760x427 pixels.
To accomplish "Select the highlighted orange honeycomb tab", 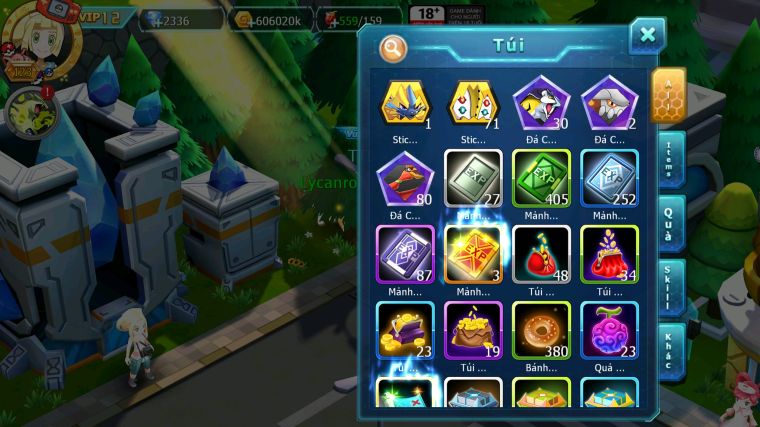I will tap(668, 95).
